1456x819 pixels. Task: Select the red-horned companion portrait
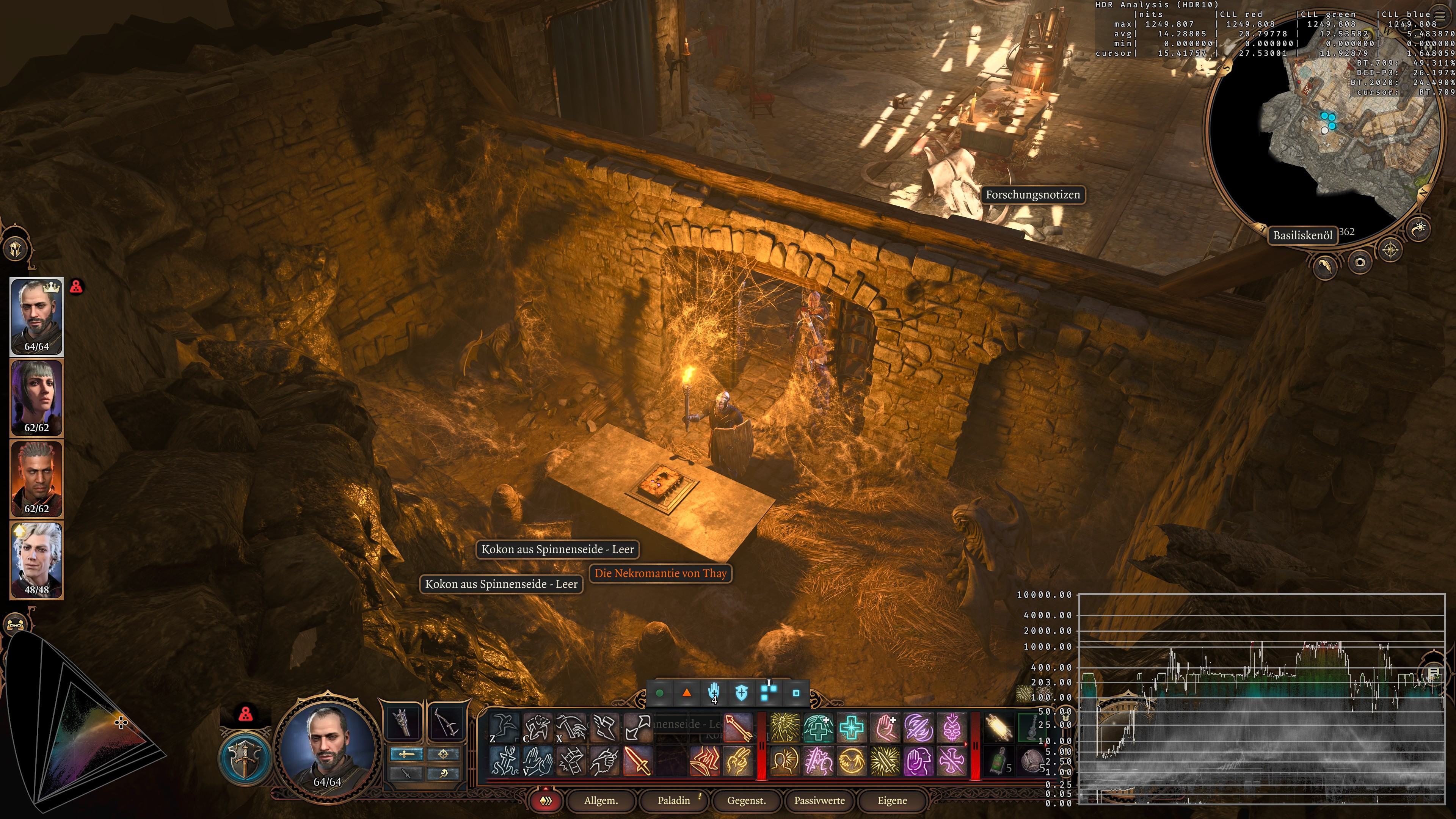pyautogui.click(x=37, y=479)
